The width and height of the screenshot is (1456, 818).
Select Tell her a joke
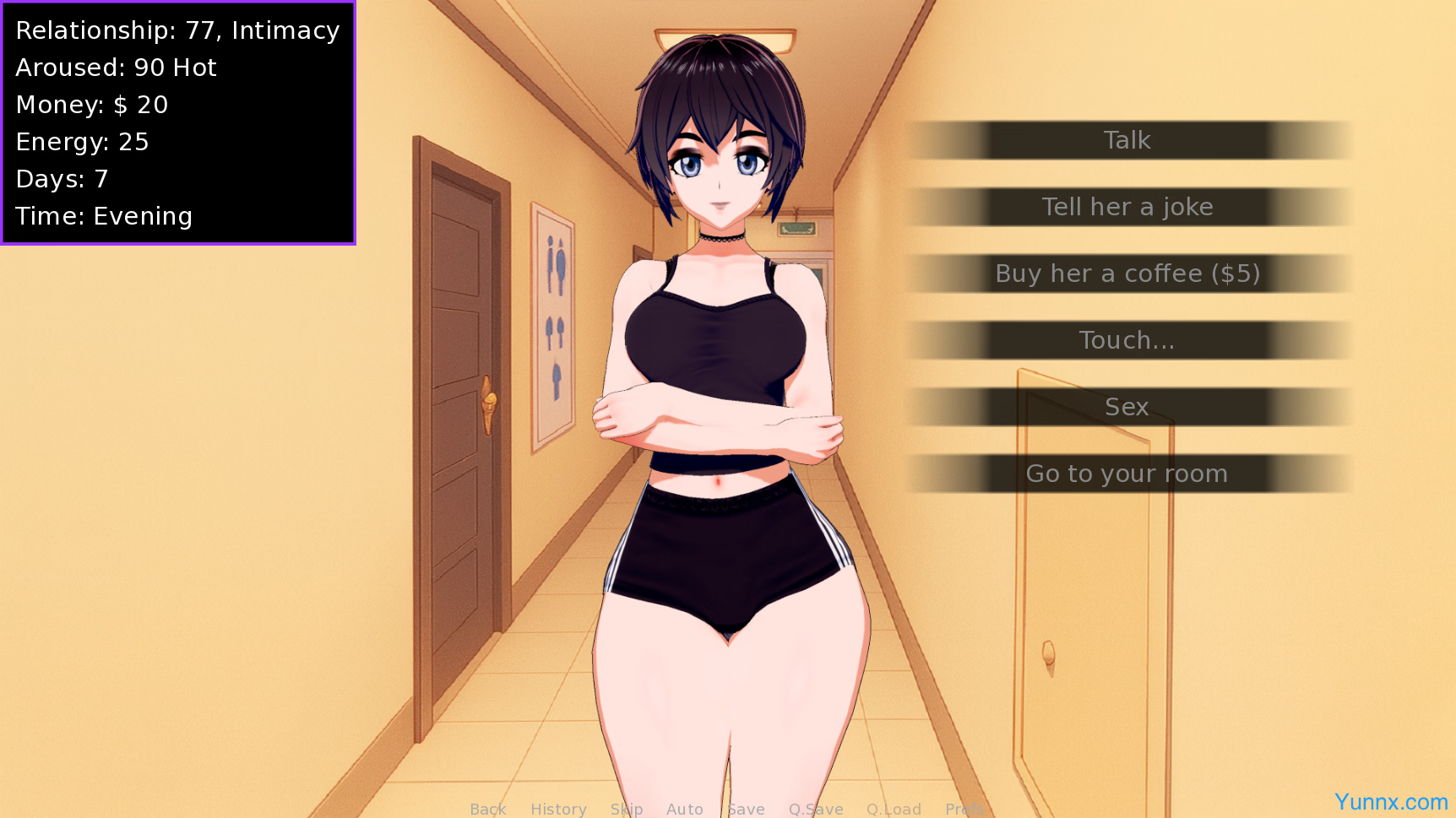(x=1127, y=207)
